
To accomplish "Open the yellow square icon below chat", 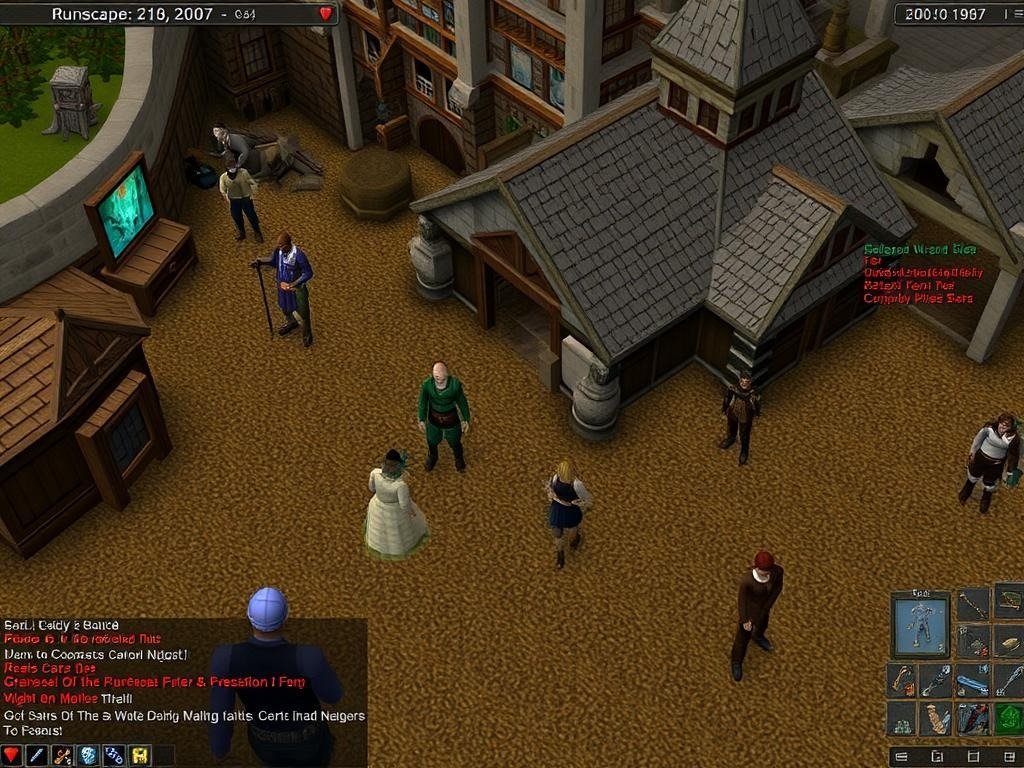I will [140, 755].
